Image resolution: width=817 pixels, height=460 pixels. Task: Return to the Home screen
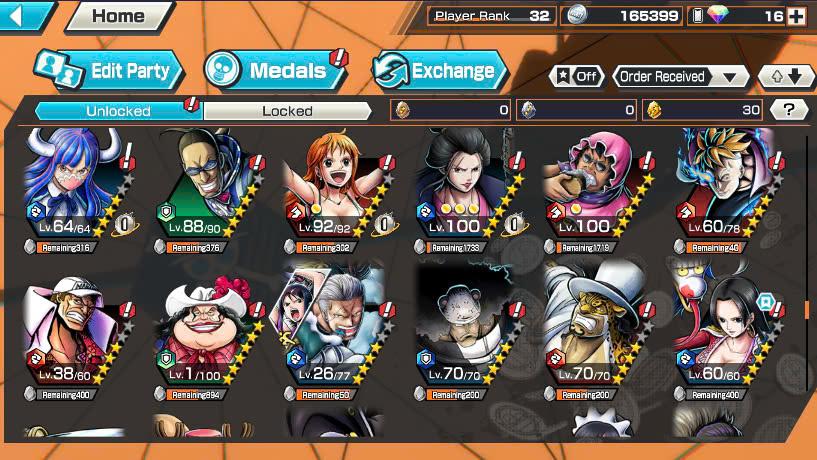pos(117,16)
